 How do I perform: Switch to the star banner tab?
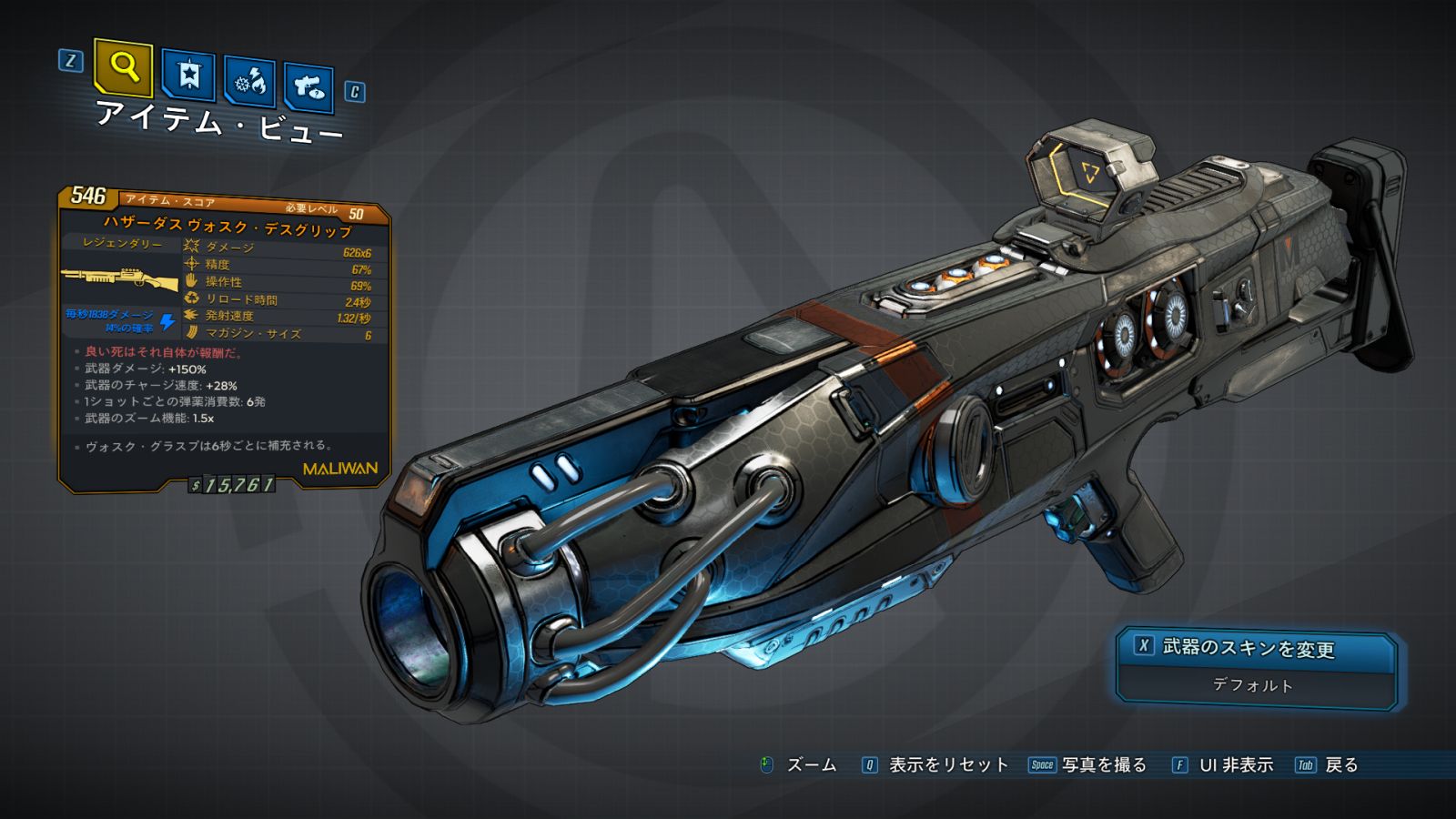click(188, 76)
